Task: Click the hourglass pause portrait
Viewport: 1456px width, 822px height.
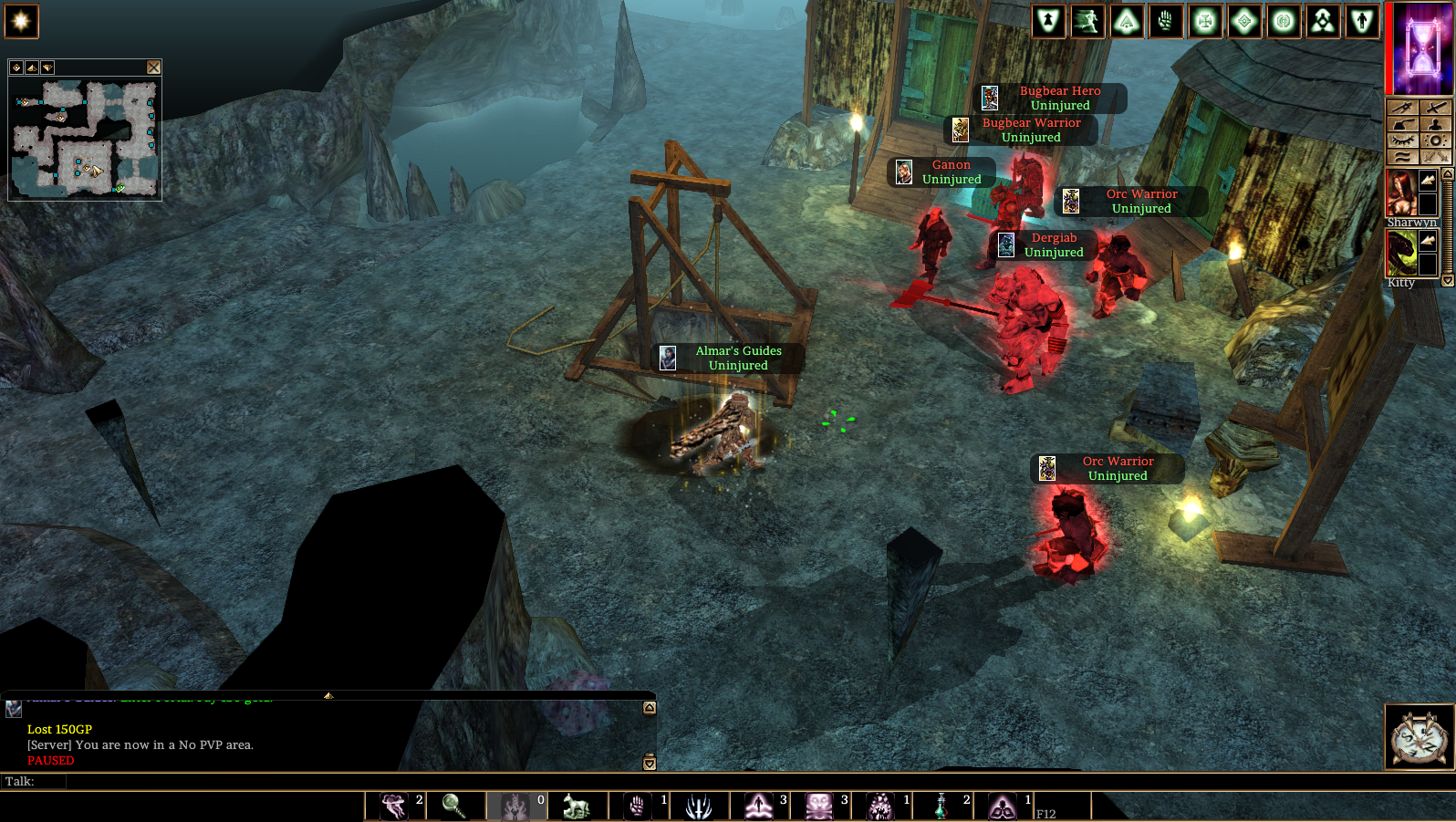Action: pos(1420,47)
